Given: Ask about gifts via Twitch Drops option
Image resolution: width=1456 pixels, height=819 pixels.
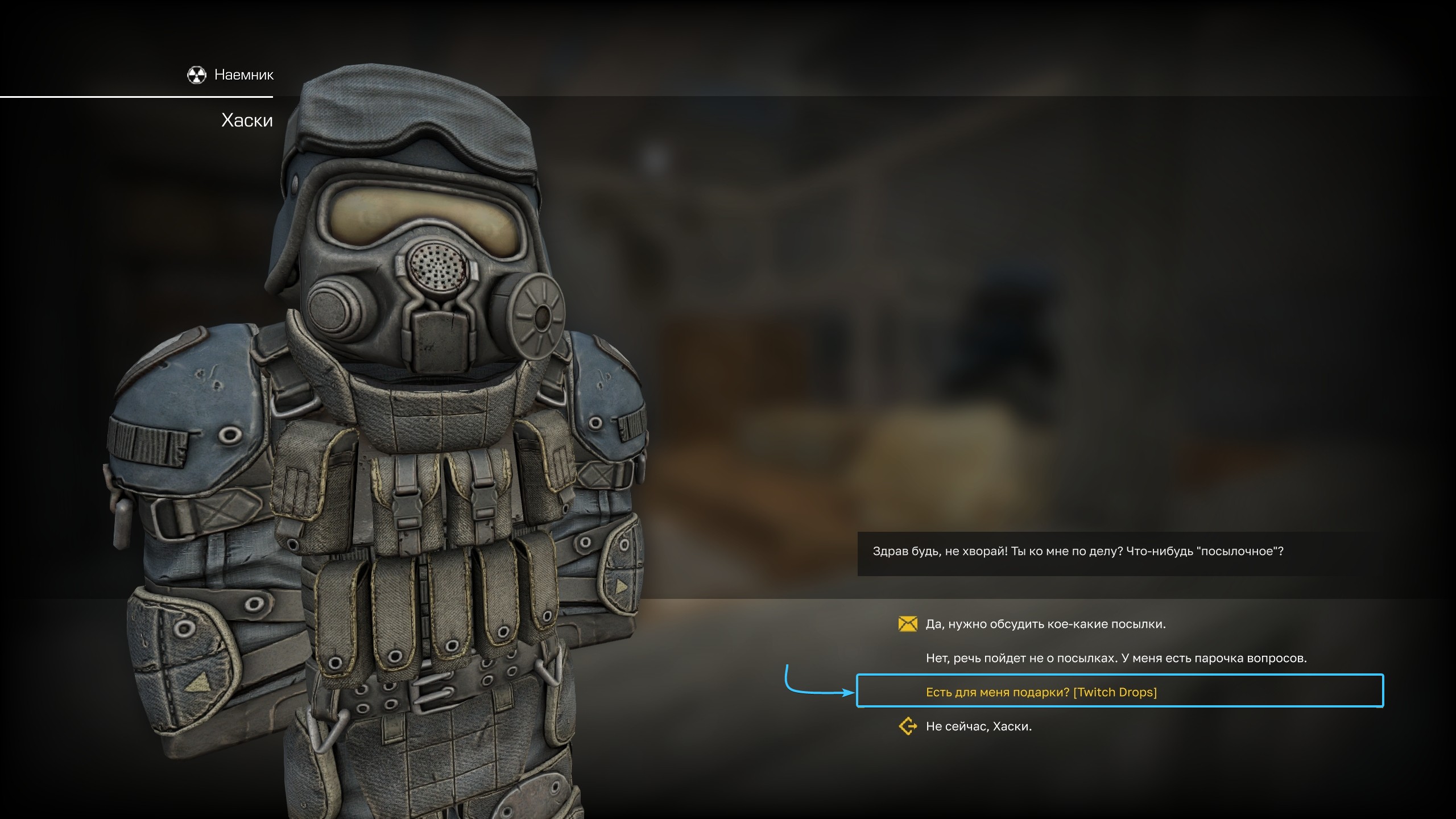Looking at the screenshot, I should click(1041, 692).
